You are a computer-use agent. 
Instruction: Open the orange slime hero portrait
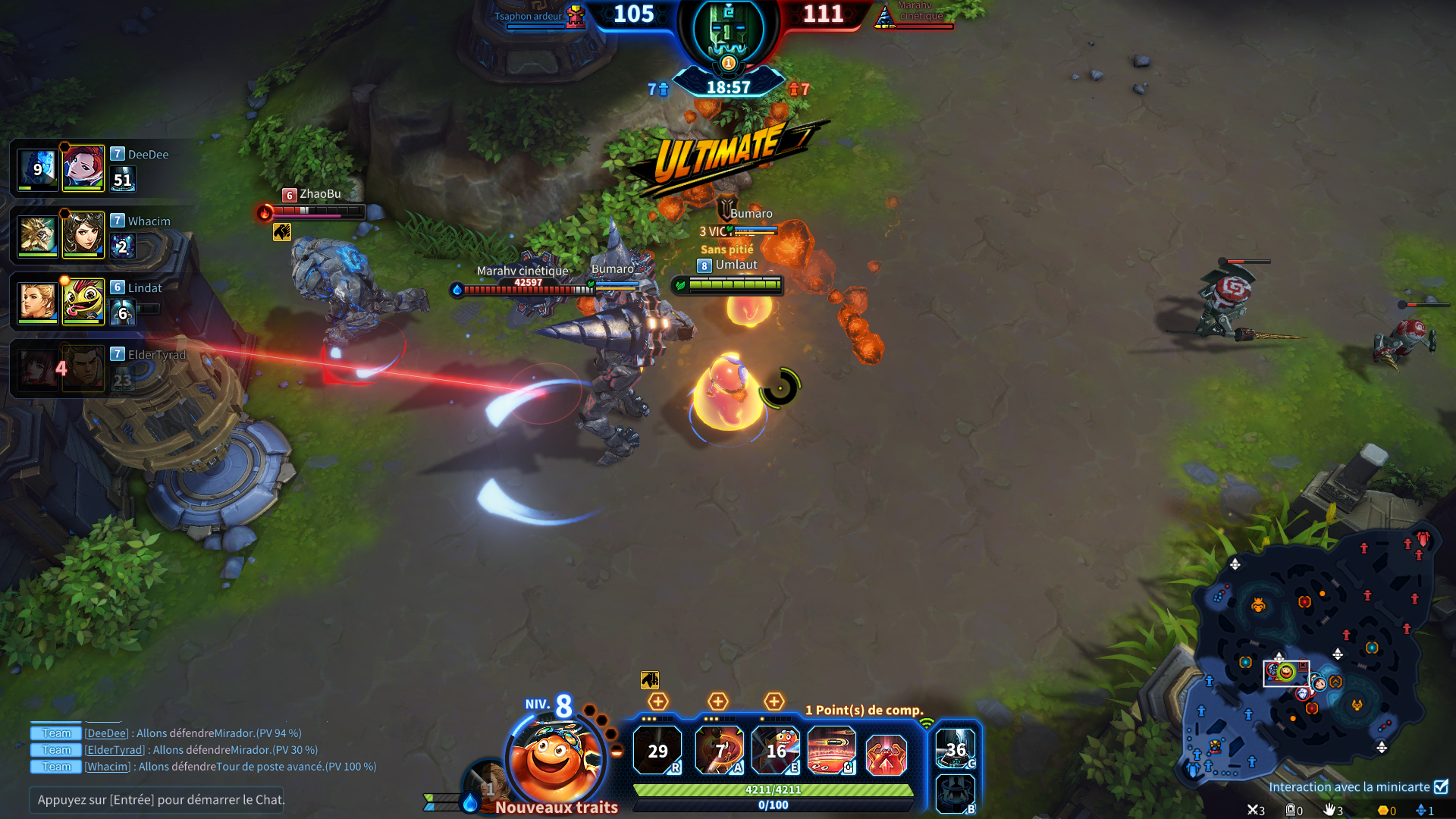click(555, 758)
